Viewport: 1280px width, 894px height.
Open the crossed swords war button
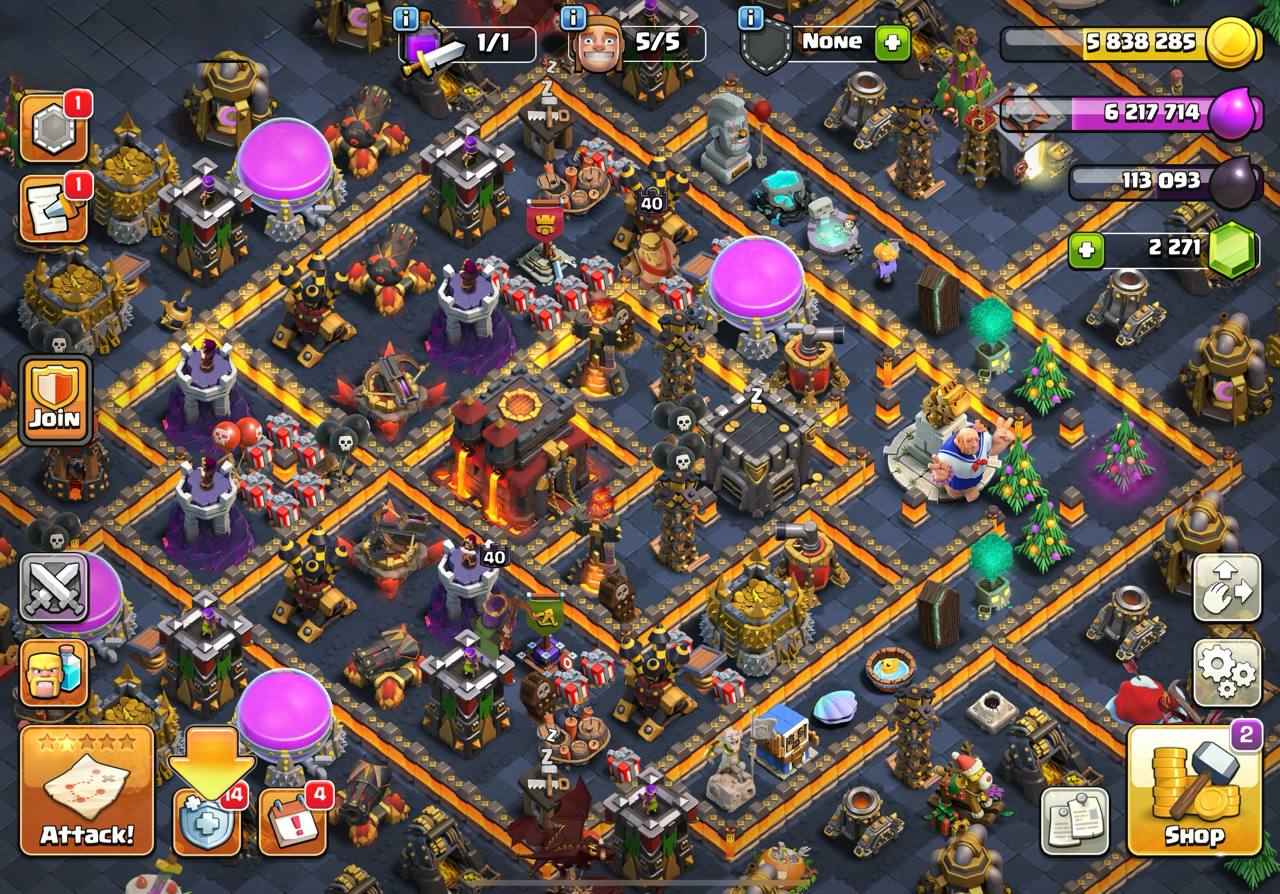point(54,586)
